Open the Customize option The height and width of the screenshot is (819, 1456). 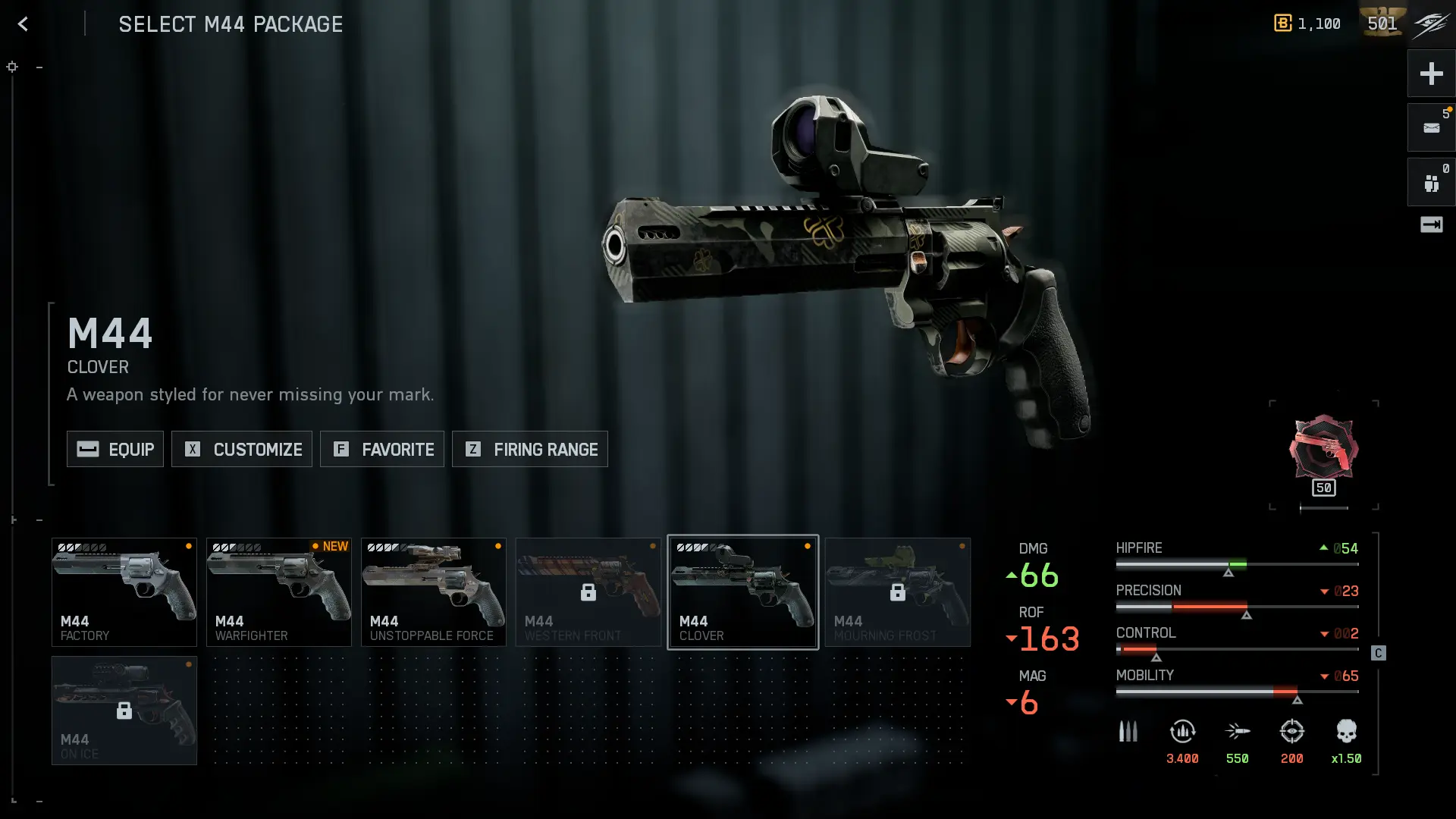(242, 449)
